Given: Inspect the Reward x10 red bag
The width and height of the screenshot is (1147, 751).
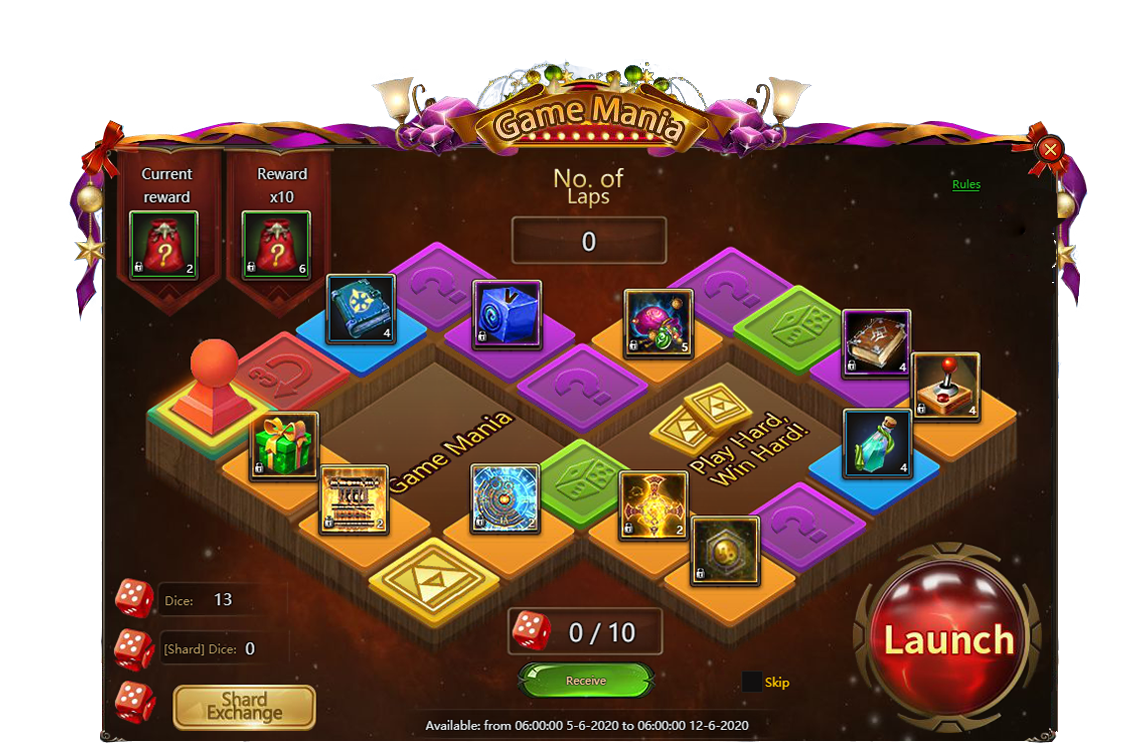Looking at the screenshot, I should tap(276, 246).
